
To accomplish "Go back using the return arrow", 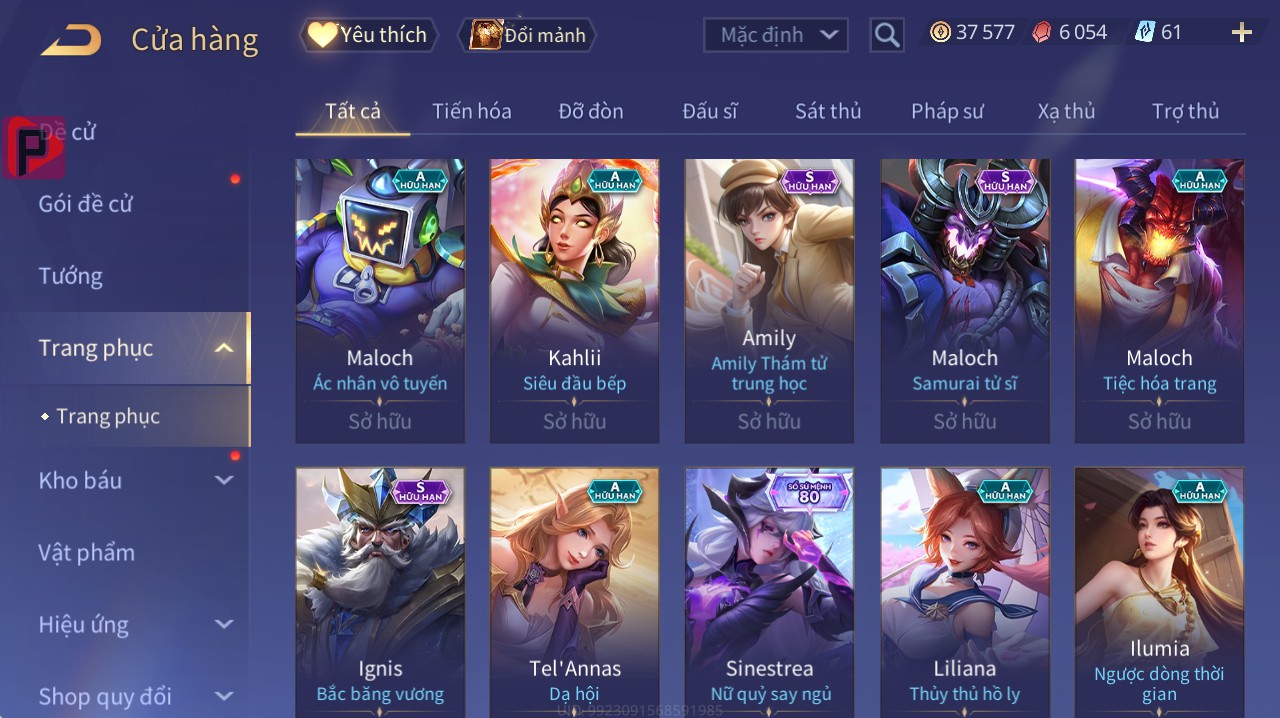I will [71, 39].
